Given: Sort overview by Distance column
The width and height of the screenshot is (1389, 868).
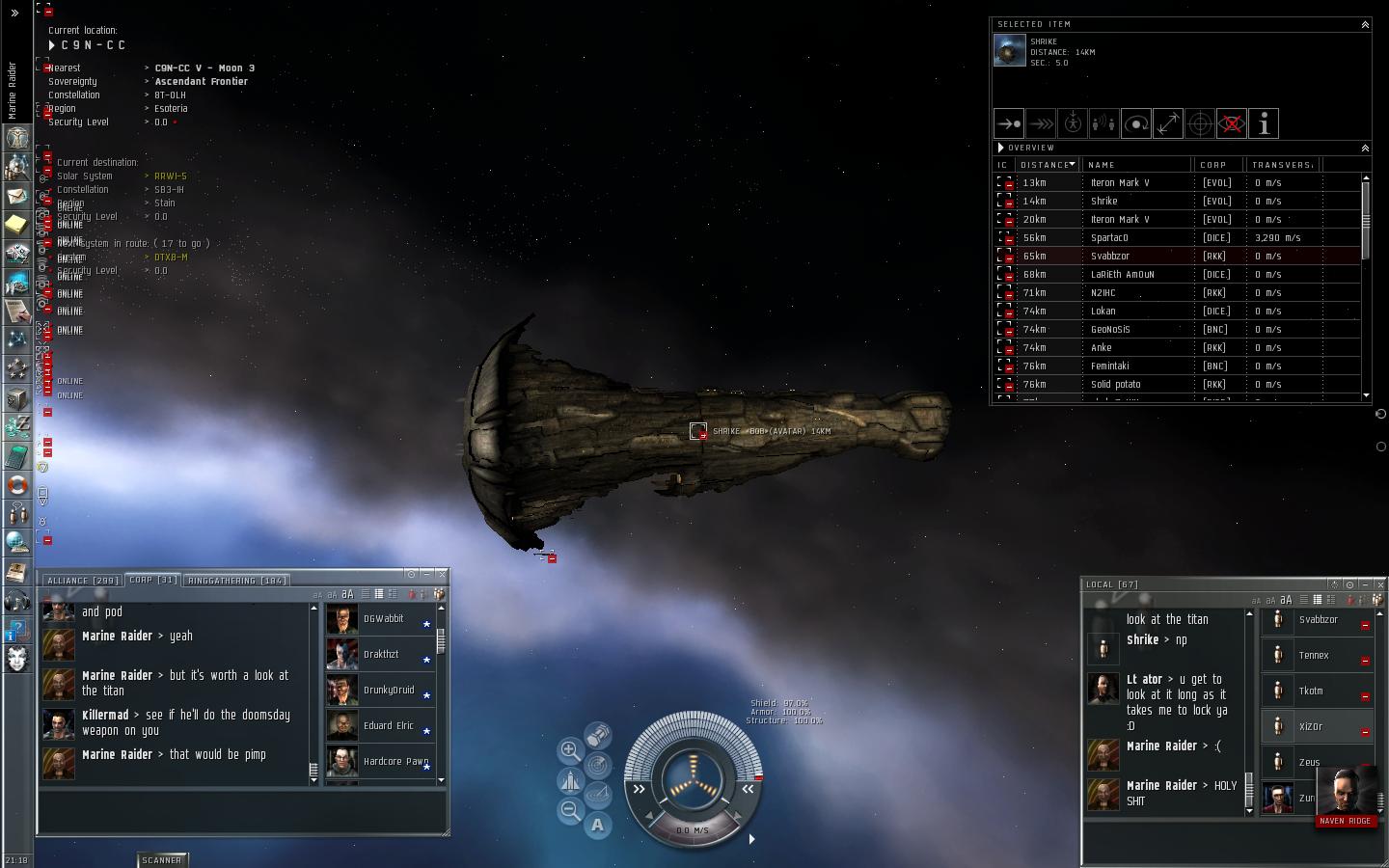Looking at the screenshot, I should coord(1047,165).
